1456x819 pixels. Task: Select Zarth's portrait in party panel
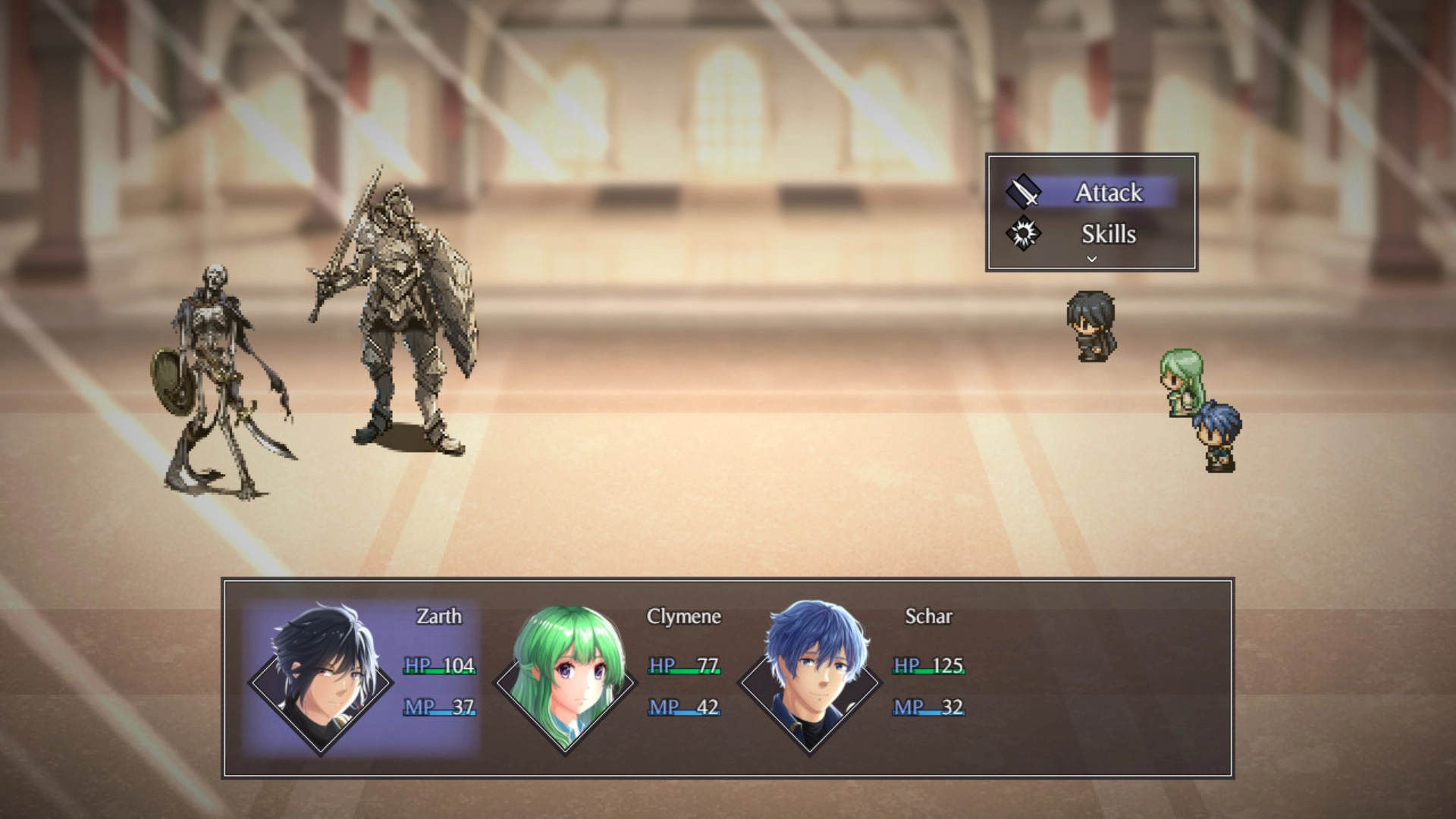pyautogui.click(x=321, y=679)
